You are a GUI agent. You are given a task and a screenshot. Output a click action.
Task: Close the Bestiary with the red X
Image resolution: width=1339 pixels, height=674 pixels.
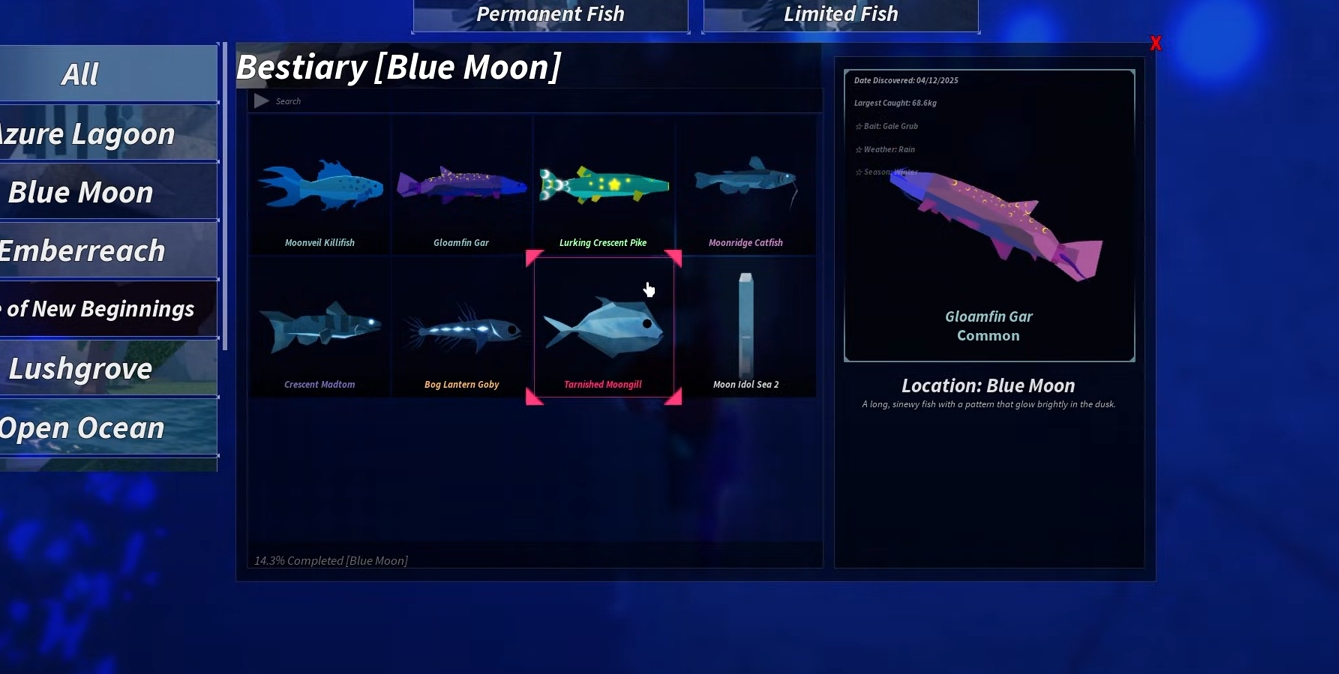pos(1156,44)
